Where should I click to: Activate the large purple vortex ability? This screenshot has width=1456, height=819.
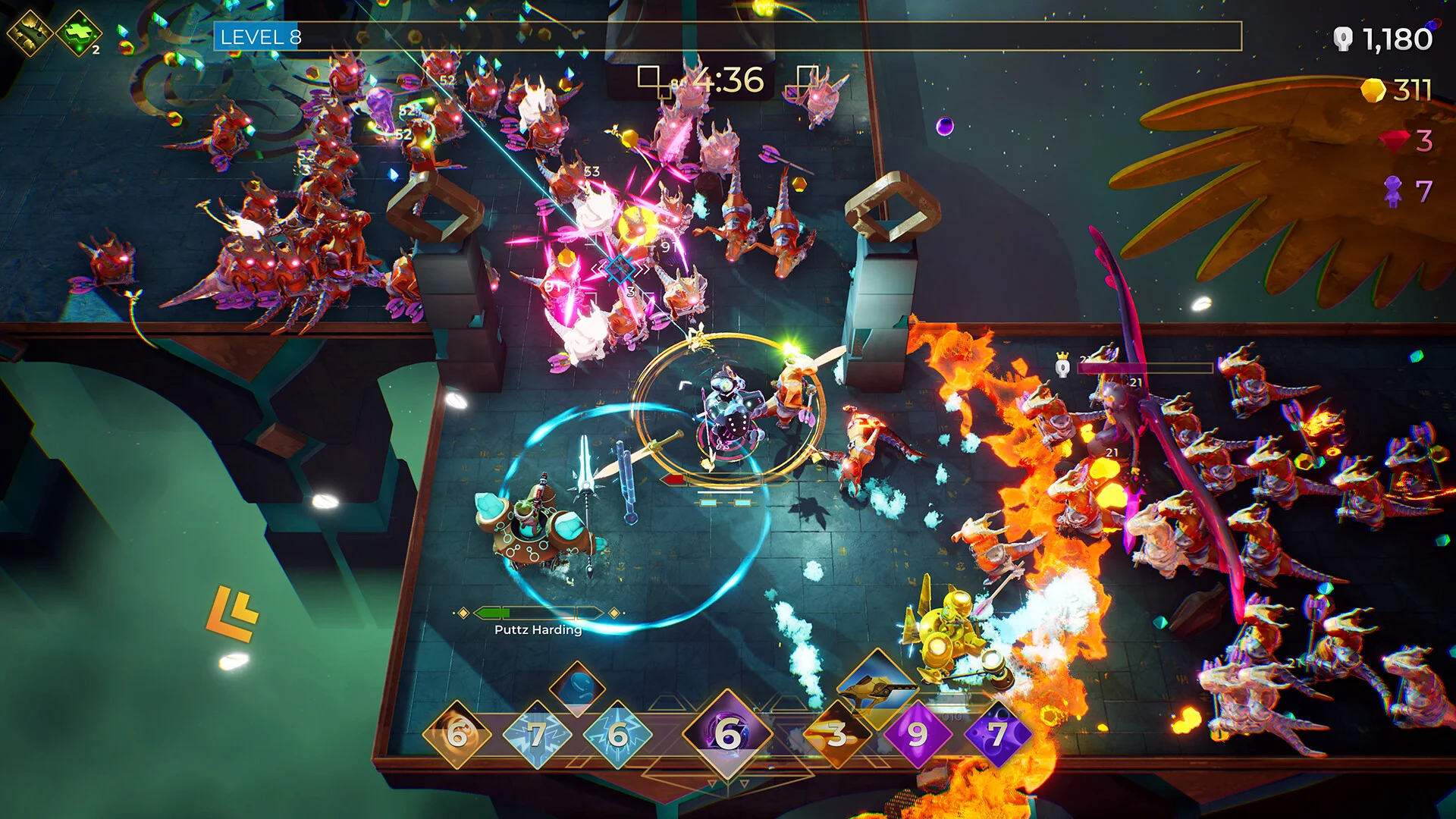(727, 733)
